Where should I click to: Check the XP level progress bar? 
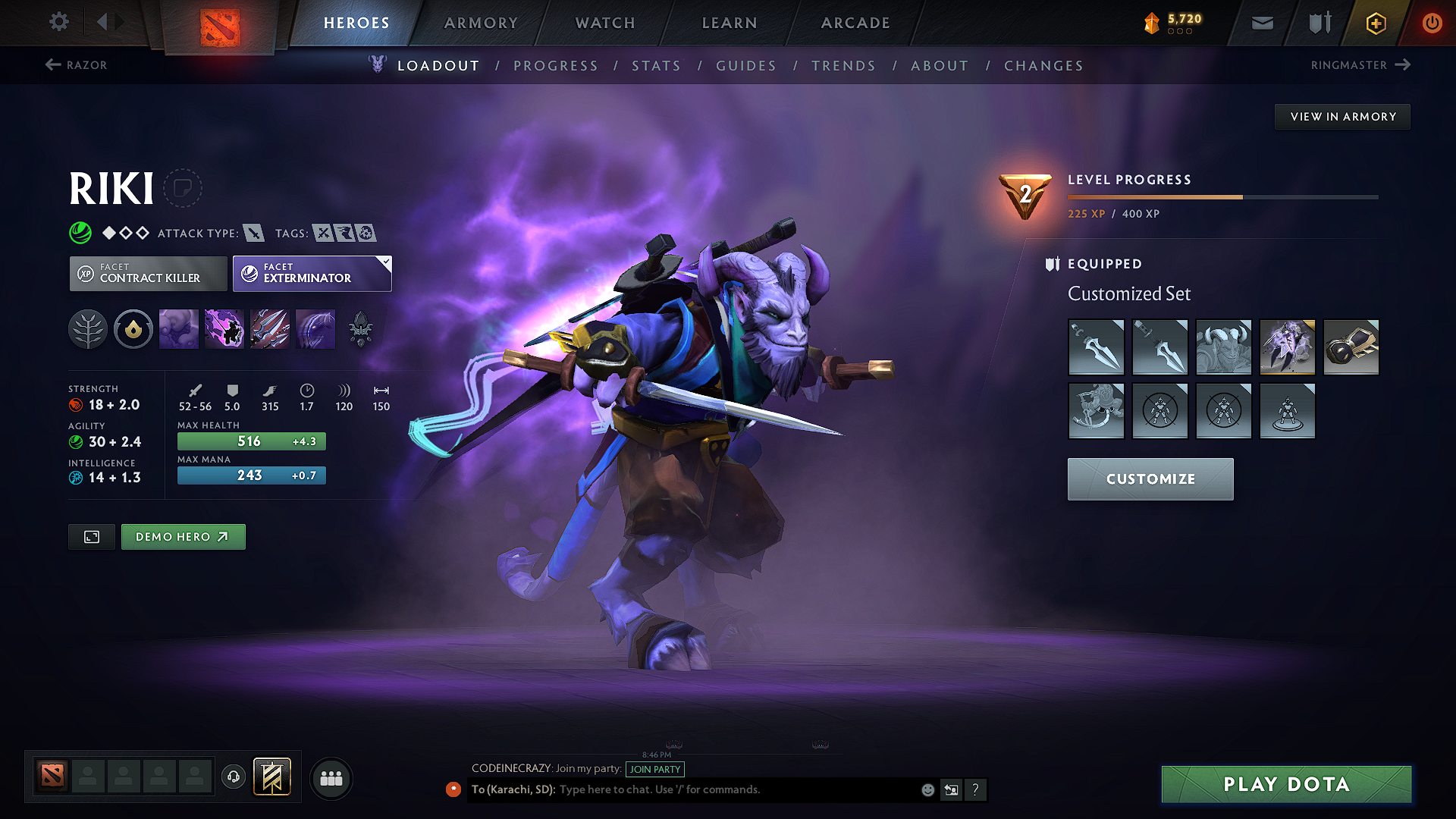pyautogui.click(x=1221, y=196)
